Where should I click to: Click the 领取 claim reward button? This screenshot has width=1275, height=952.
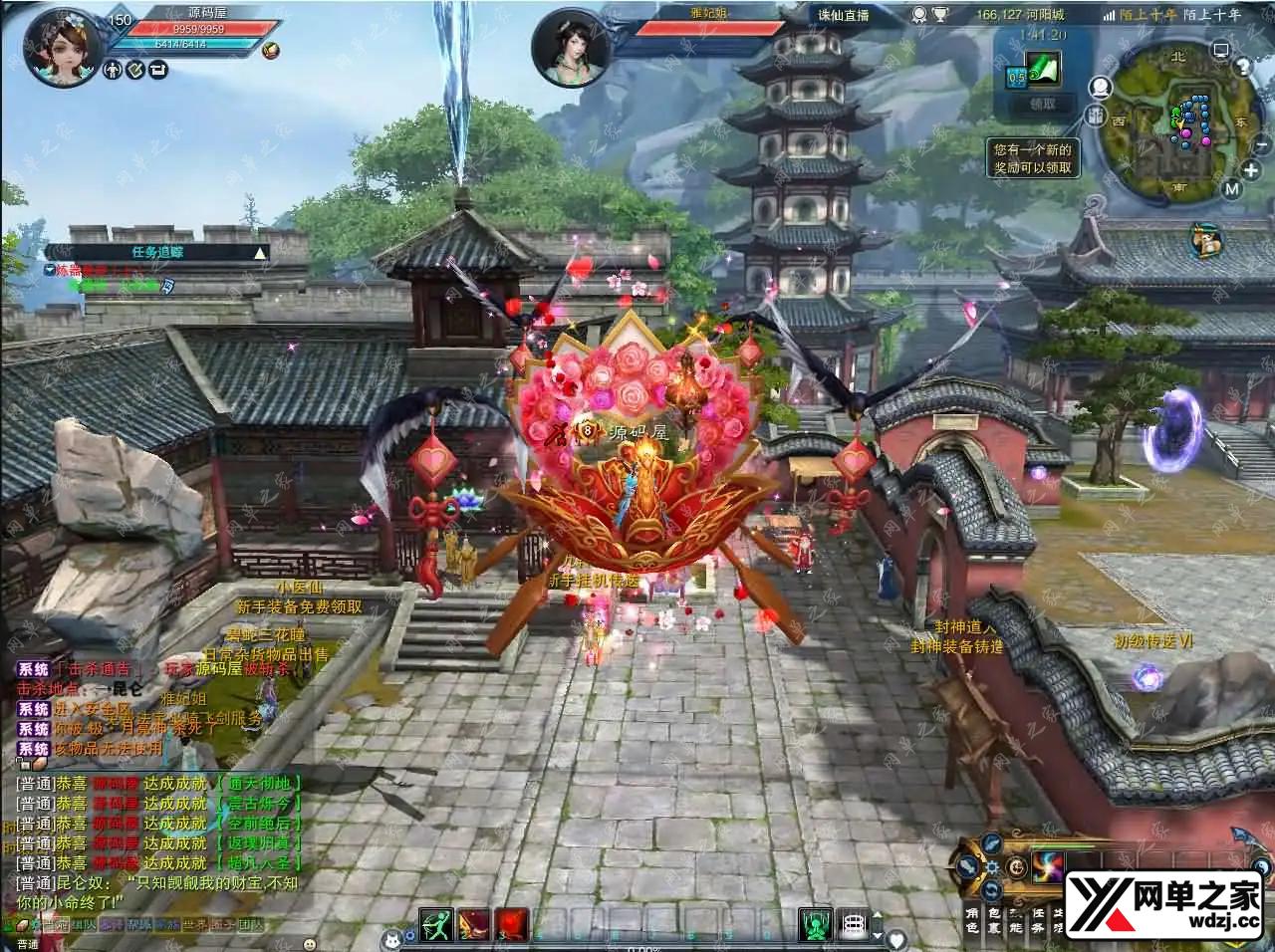click(x=1042, y=104)
